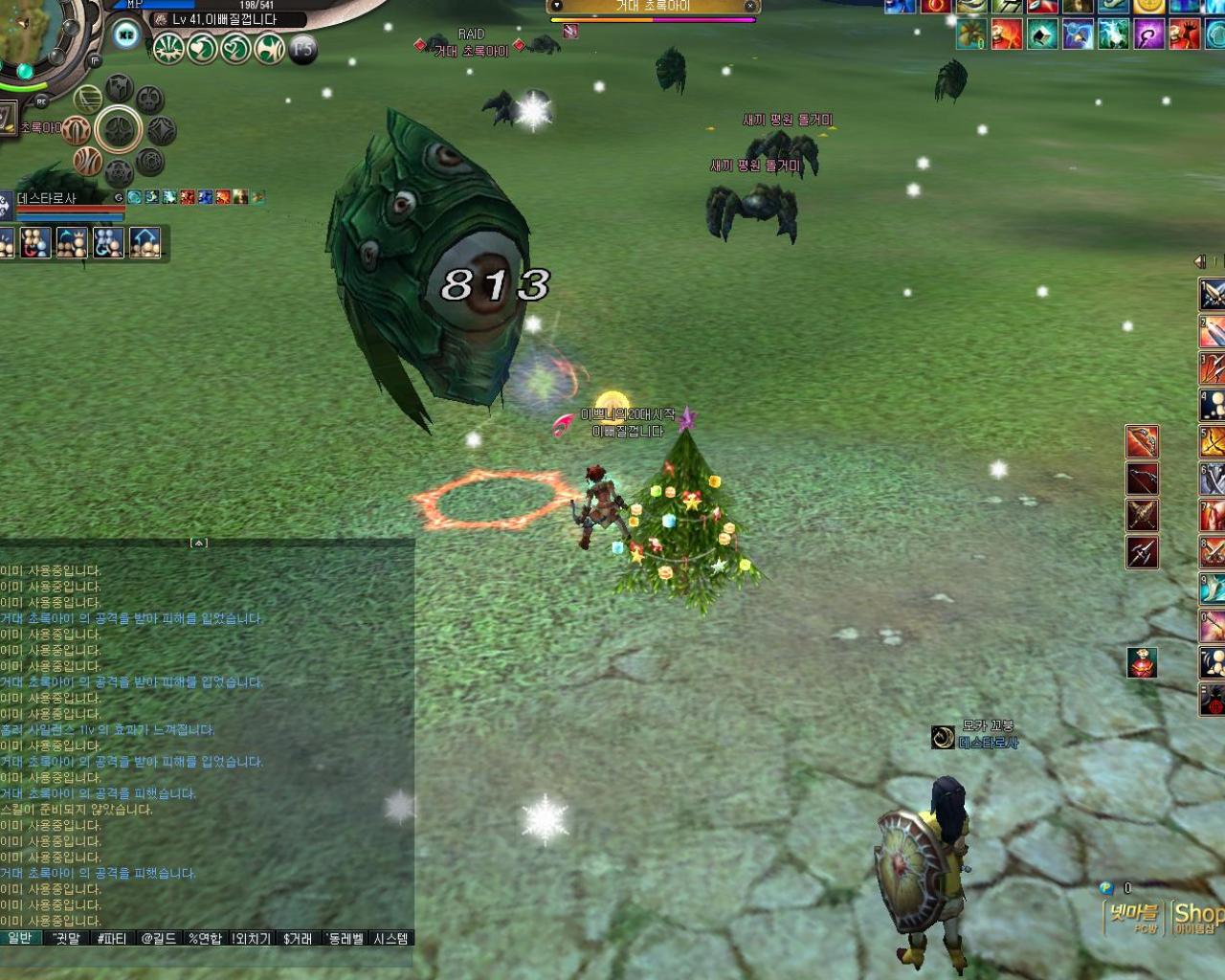The width and height of the screenshot is (1225, 980).
Task: Switch to the 시스템 chat tab
Action: tap(390, 939)
